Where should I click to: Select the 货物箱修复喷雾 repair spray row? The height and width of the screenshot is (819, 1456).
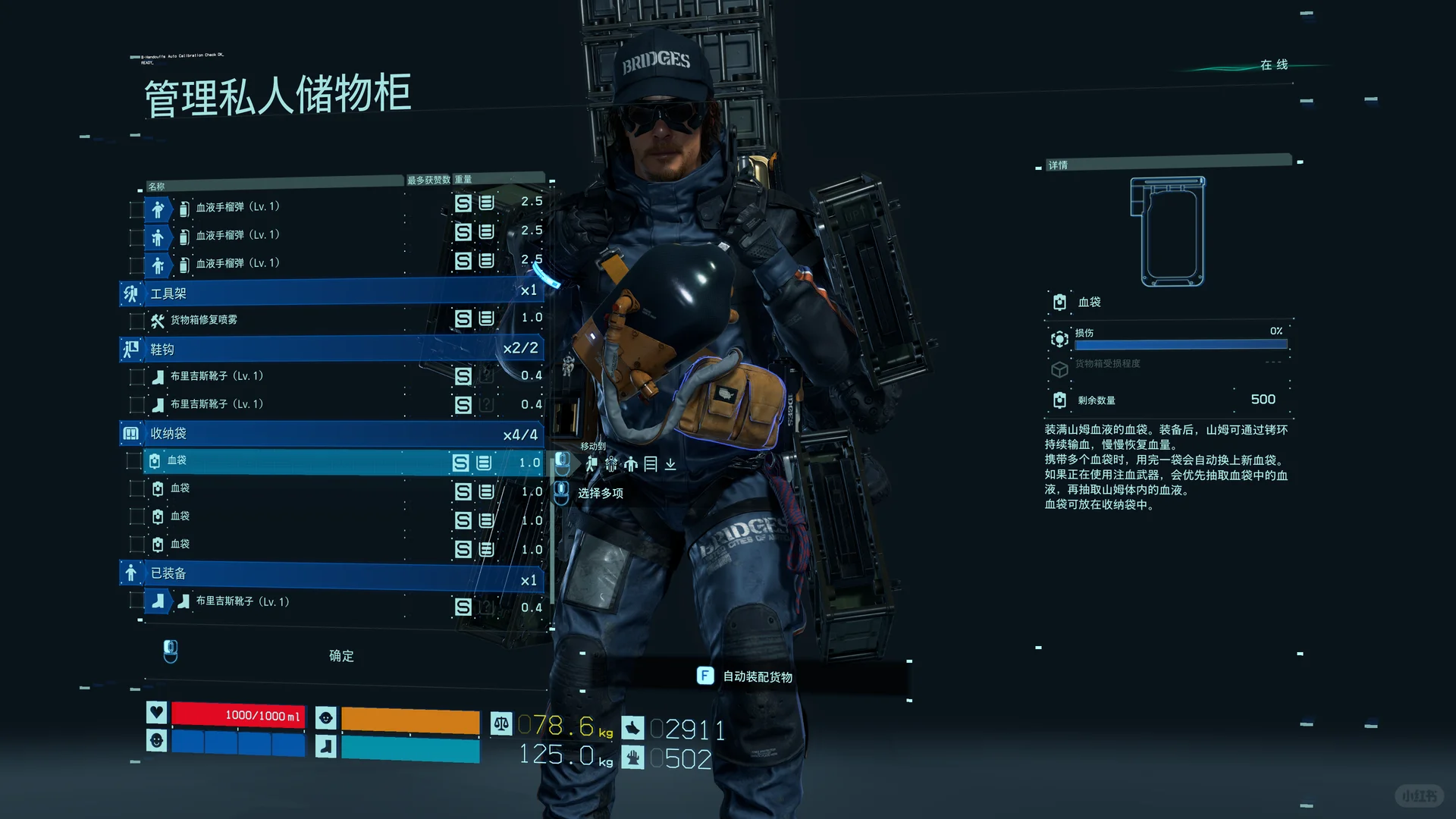[303, 320]
